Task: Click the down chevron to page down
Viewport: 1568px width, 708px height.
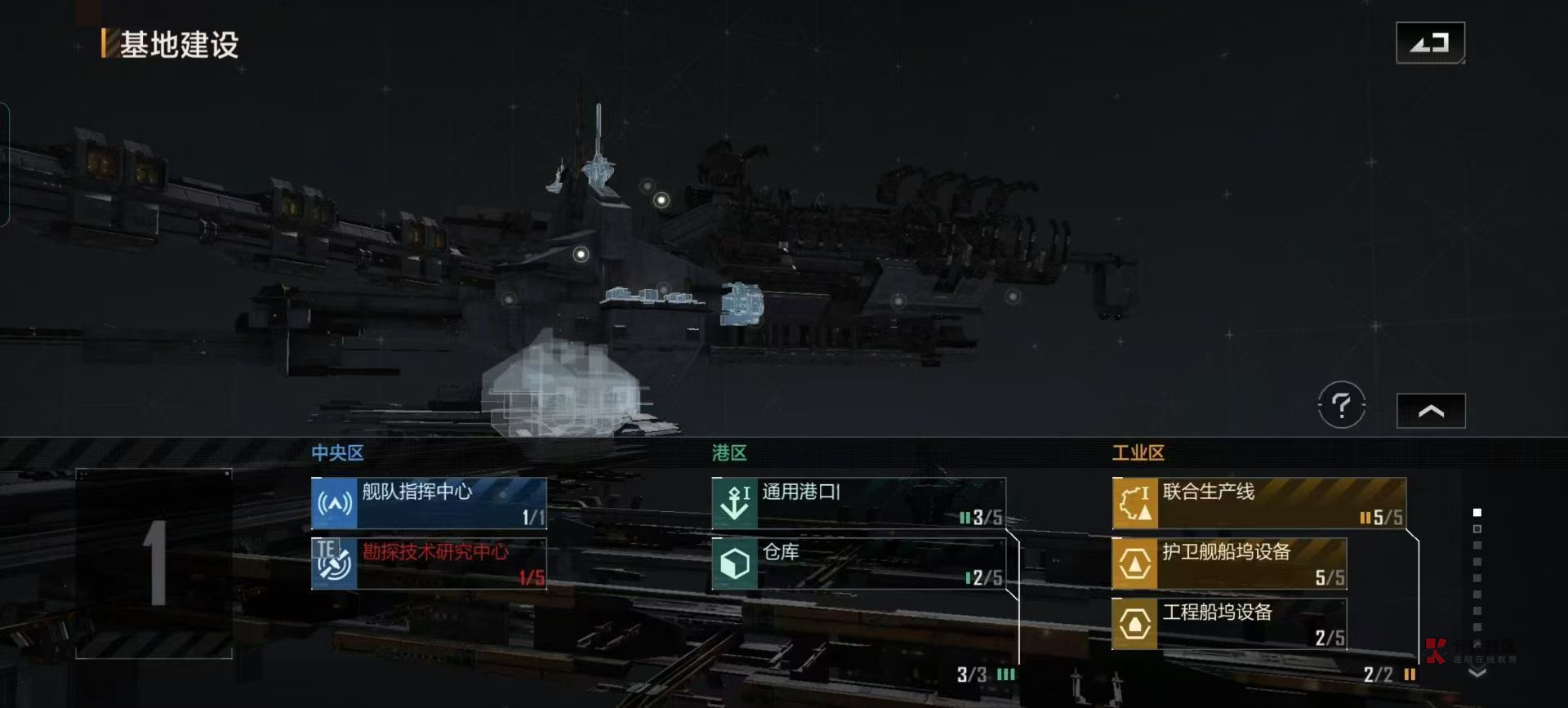Action: click(1477, 673)
